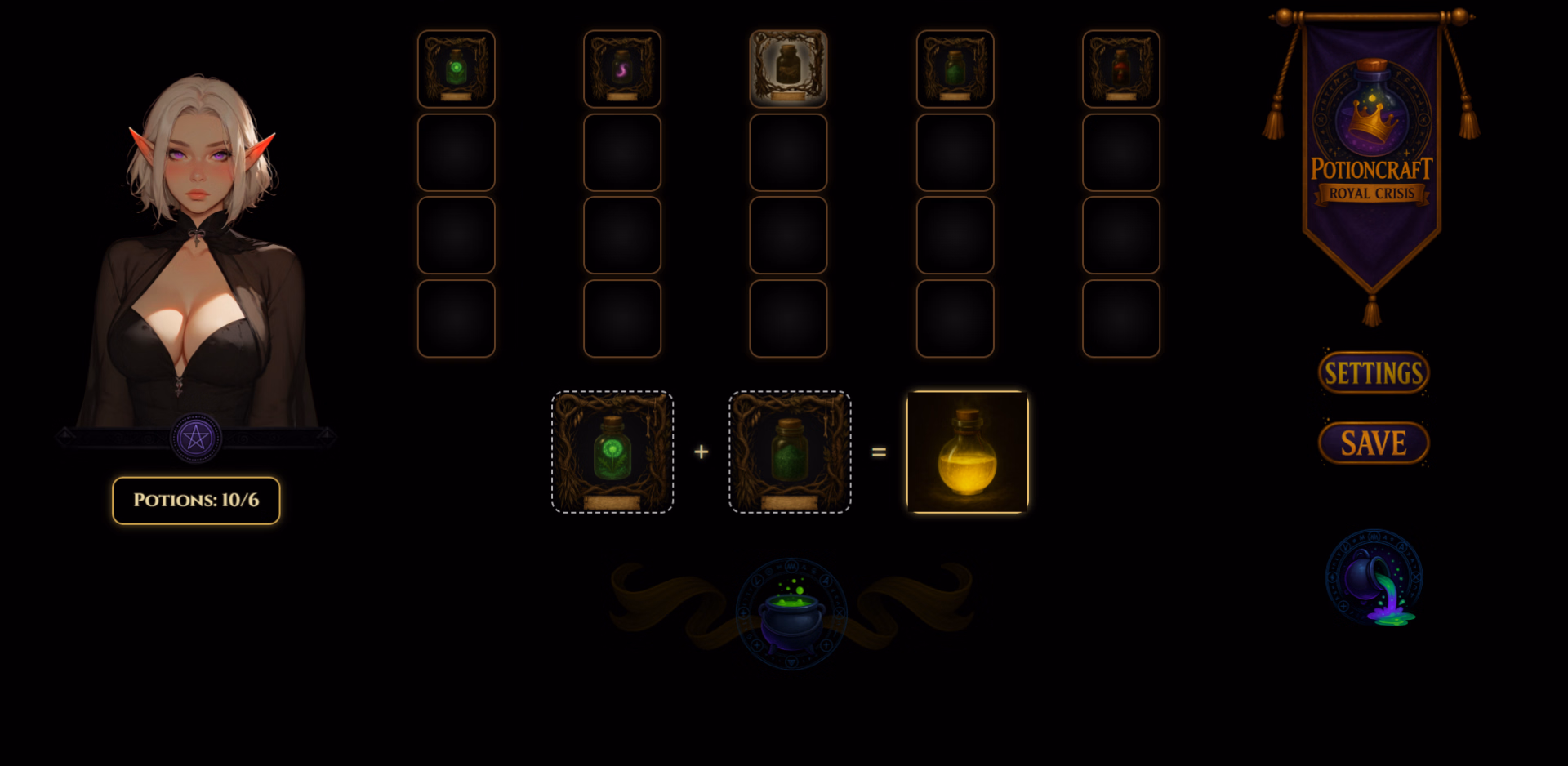Pick the pink swirl jar ingredient
The height and width of the screenshot is (766, 1568).
[x=622, y=69]
